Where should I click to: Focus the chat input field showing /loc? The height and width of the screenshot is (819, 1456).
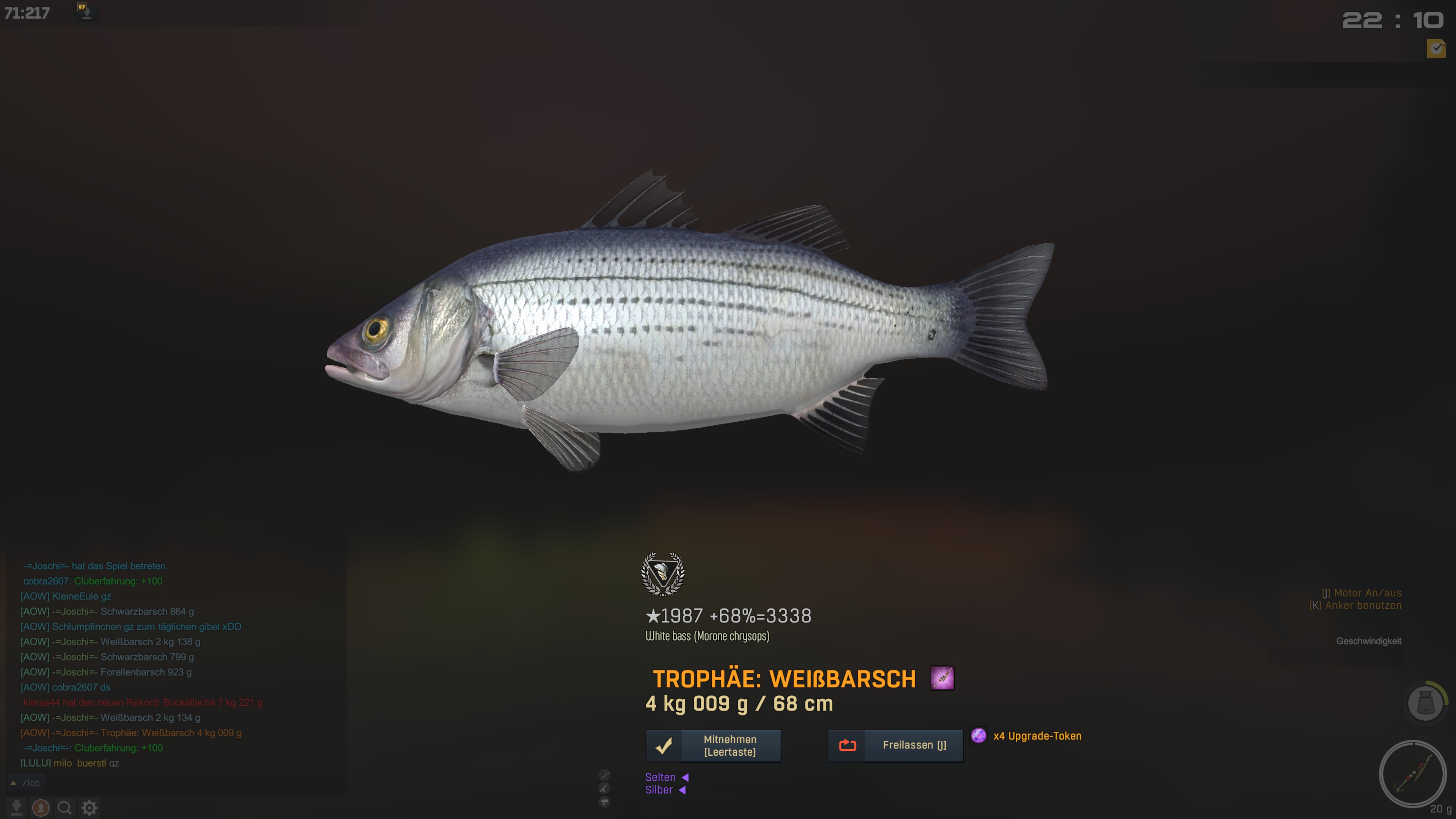[x=169, y=783]
